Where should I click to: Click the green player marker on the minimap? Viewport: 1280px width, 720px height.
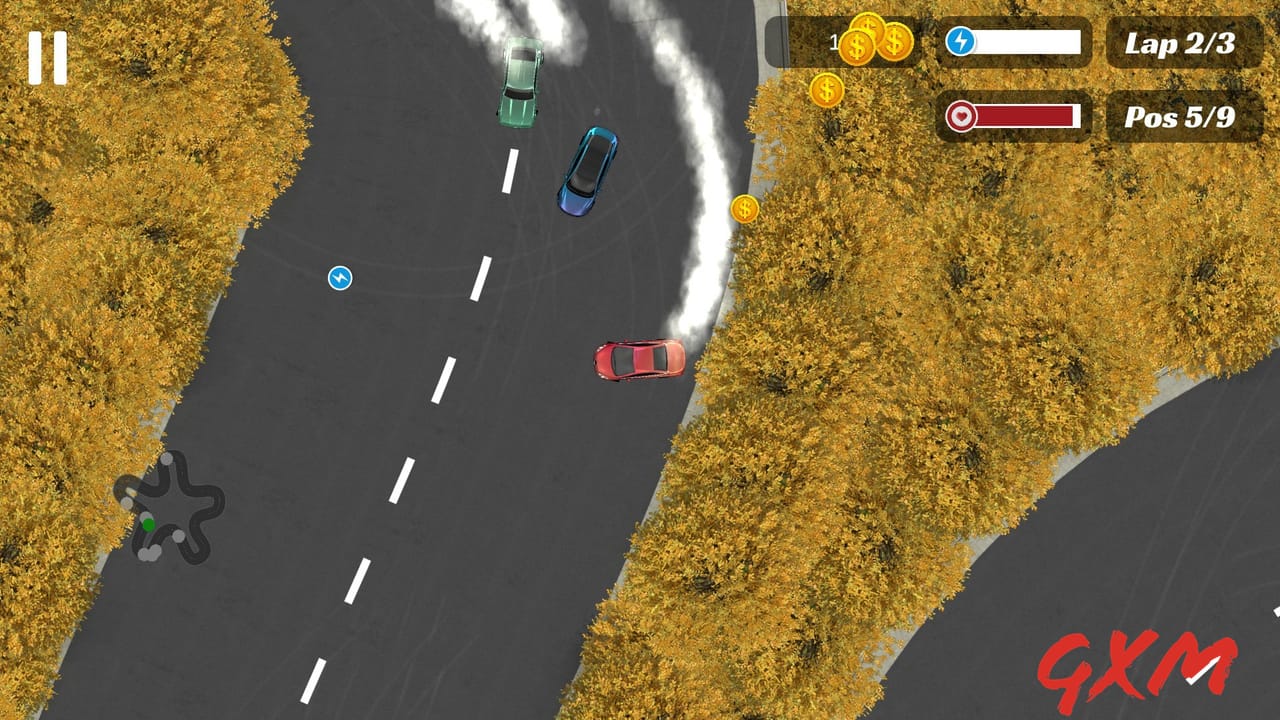point(148,524)
